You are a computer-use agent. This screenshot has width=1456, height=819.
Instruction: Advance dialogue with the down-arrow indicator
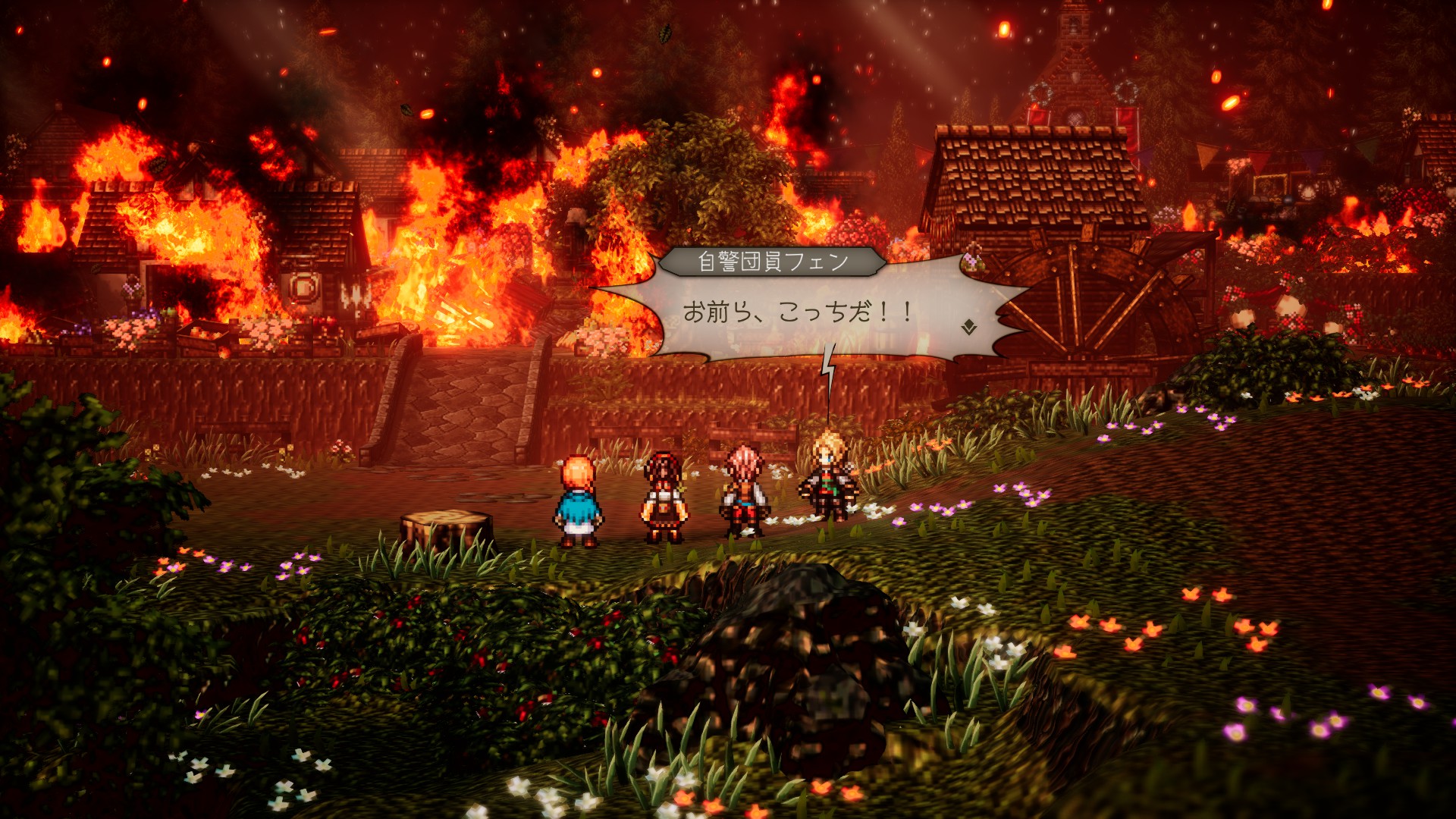tap(968, 328)
